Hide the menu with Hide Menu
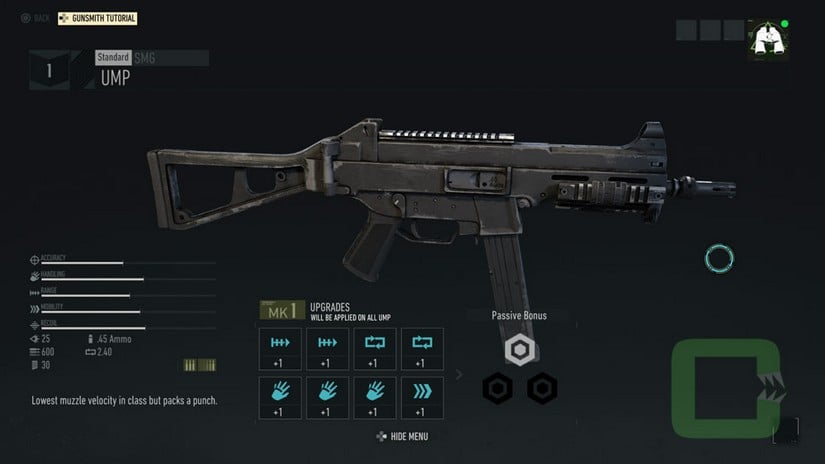 [x=402, y=436]
